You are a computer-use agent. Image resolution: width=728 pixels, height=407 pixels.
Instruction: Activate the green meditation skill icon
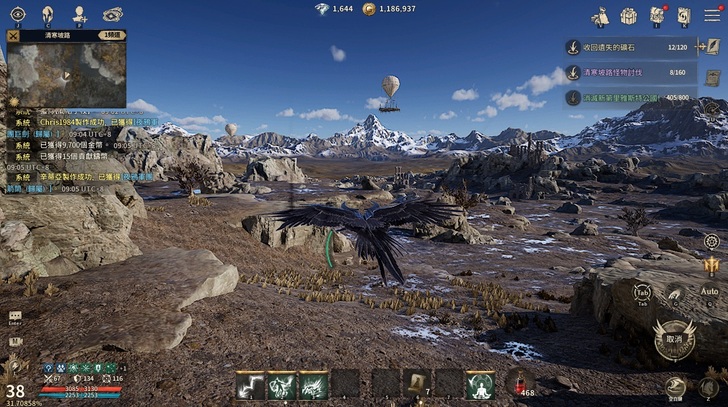[x=481, y=384]
